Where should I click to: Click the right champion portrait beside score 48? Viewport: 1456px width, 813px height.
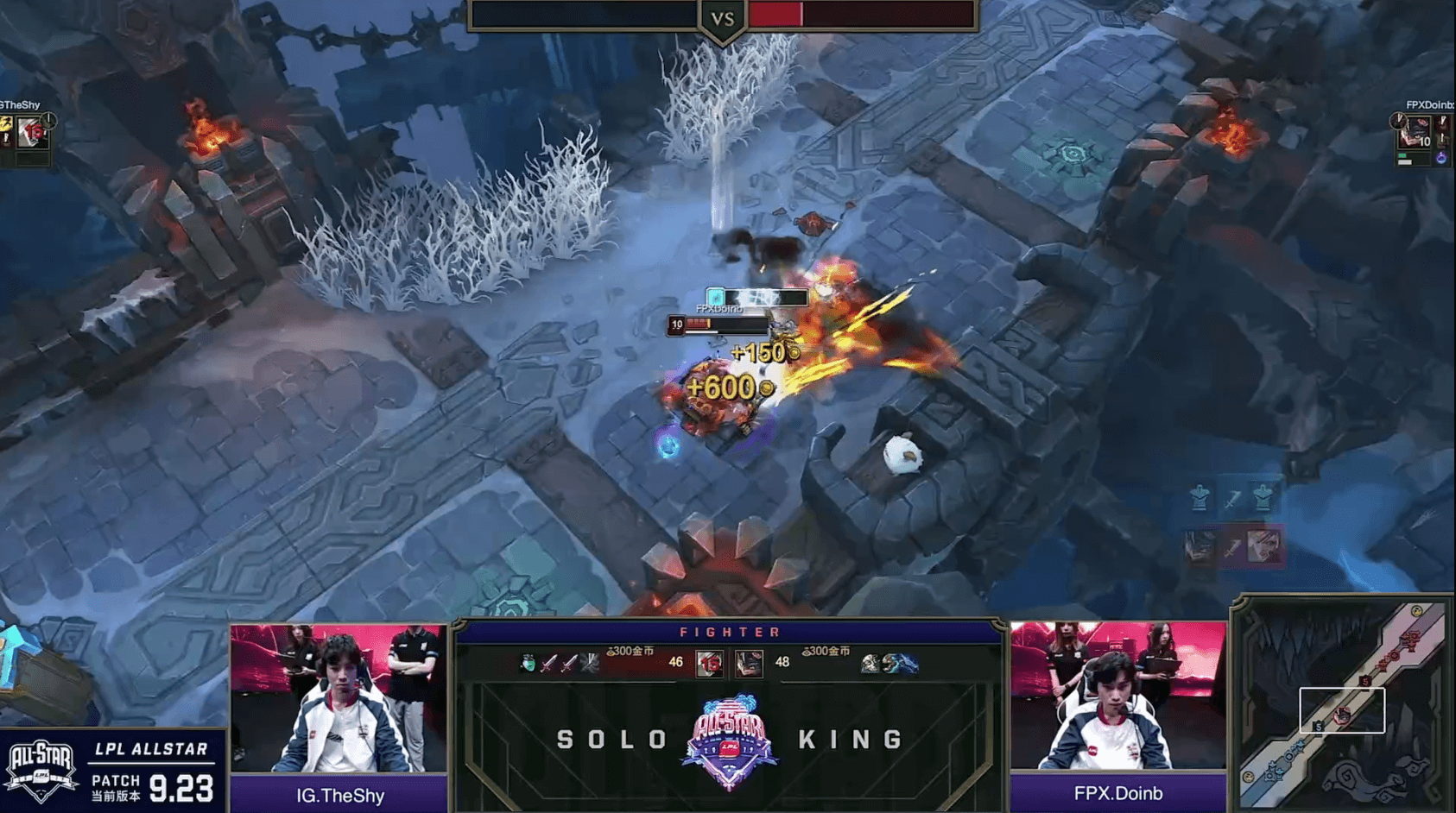(x=749, y=663)
